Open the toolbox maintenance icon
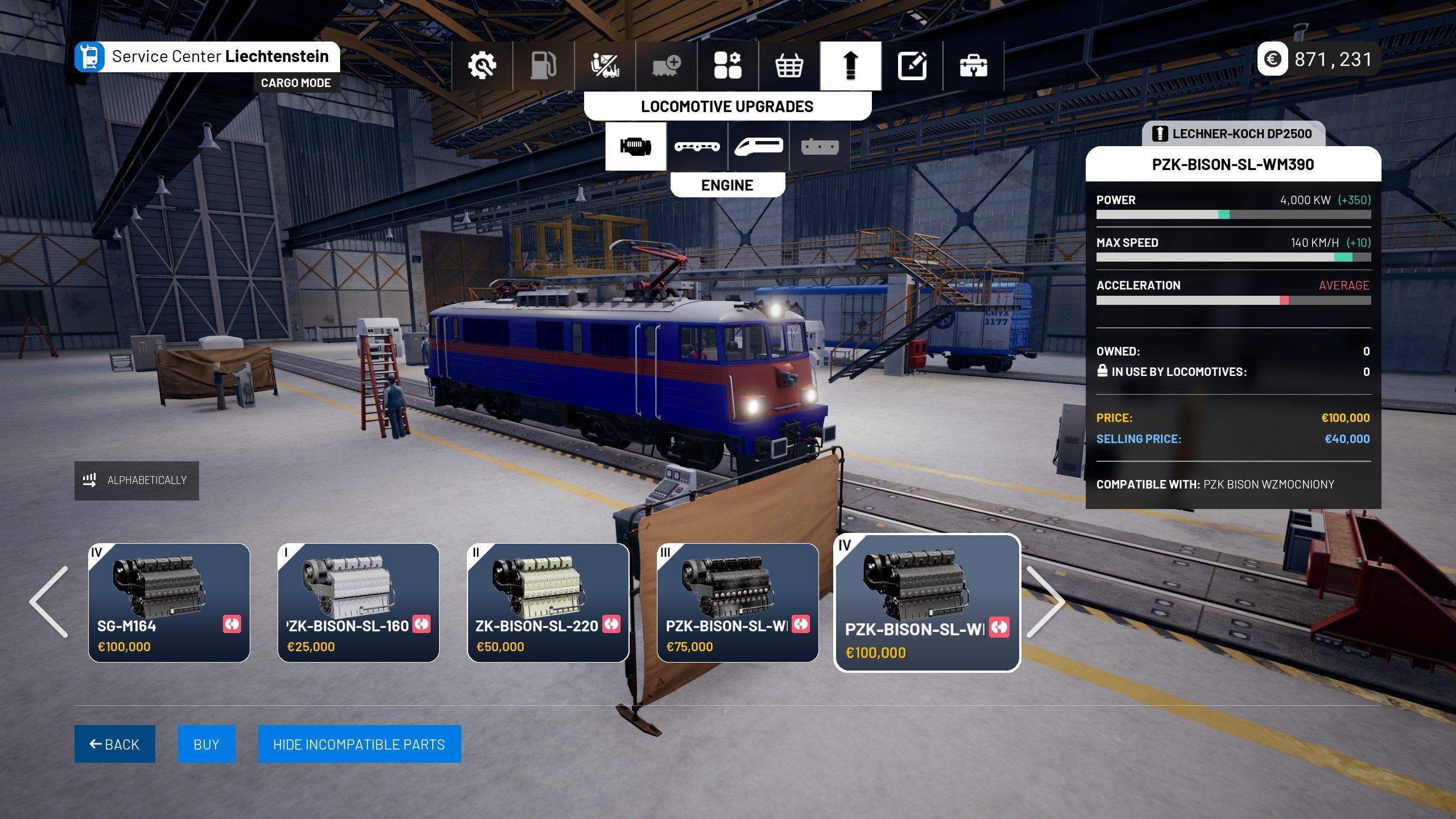This screenshot has width=1456, height=819. 972,65
